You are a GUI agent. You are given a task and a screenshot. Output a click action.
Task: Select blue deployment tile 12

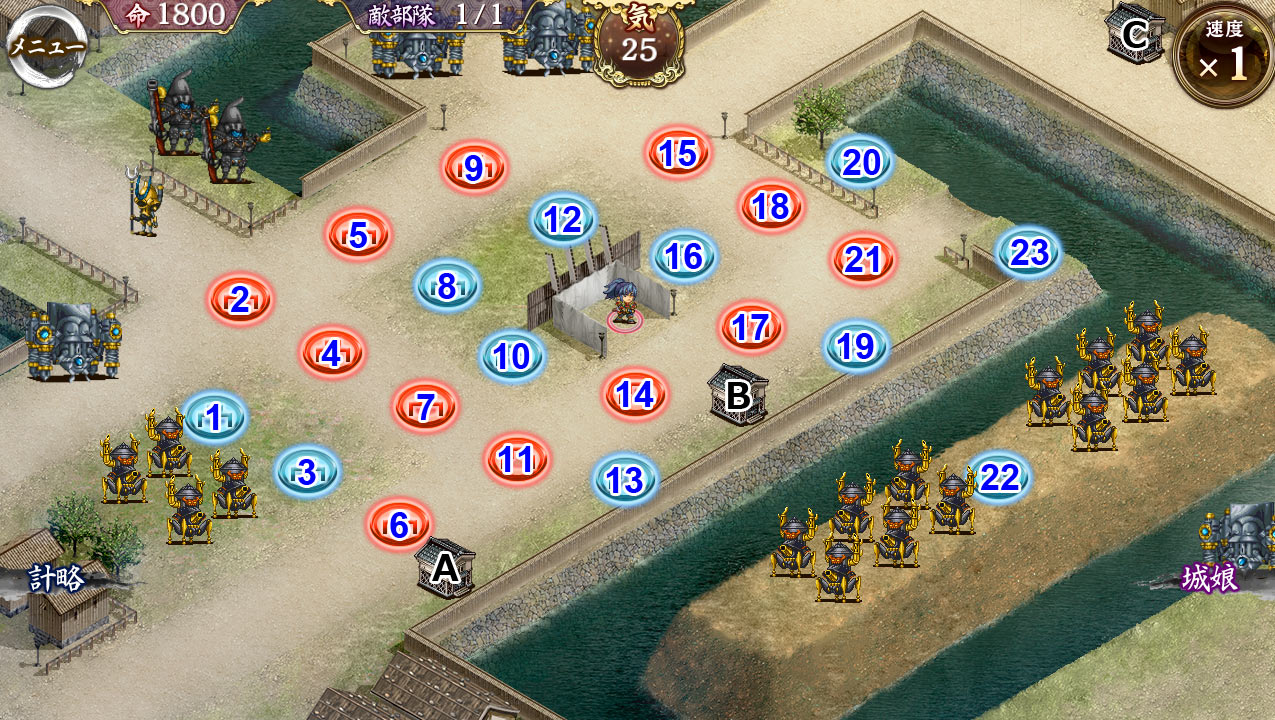click(x=564, y=220)
